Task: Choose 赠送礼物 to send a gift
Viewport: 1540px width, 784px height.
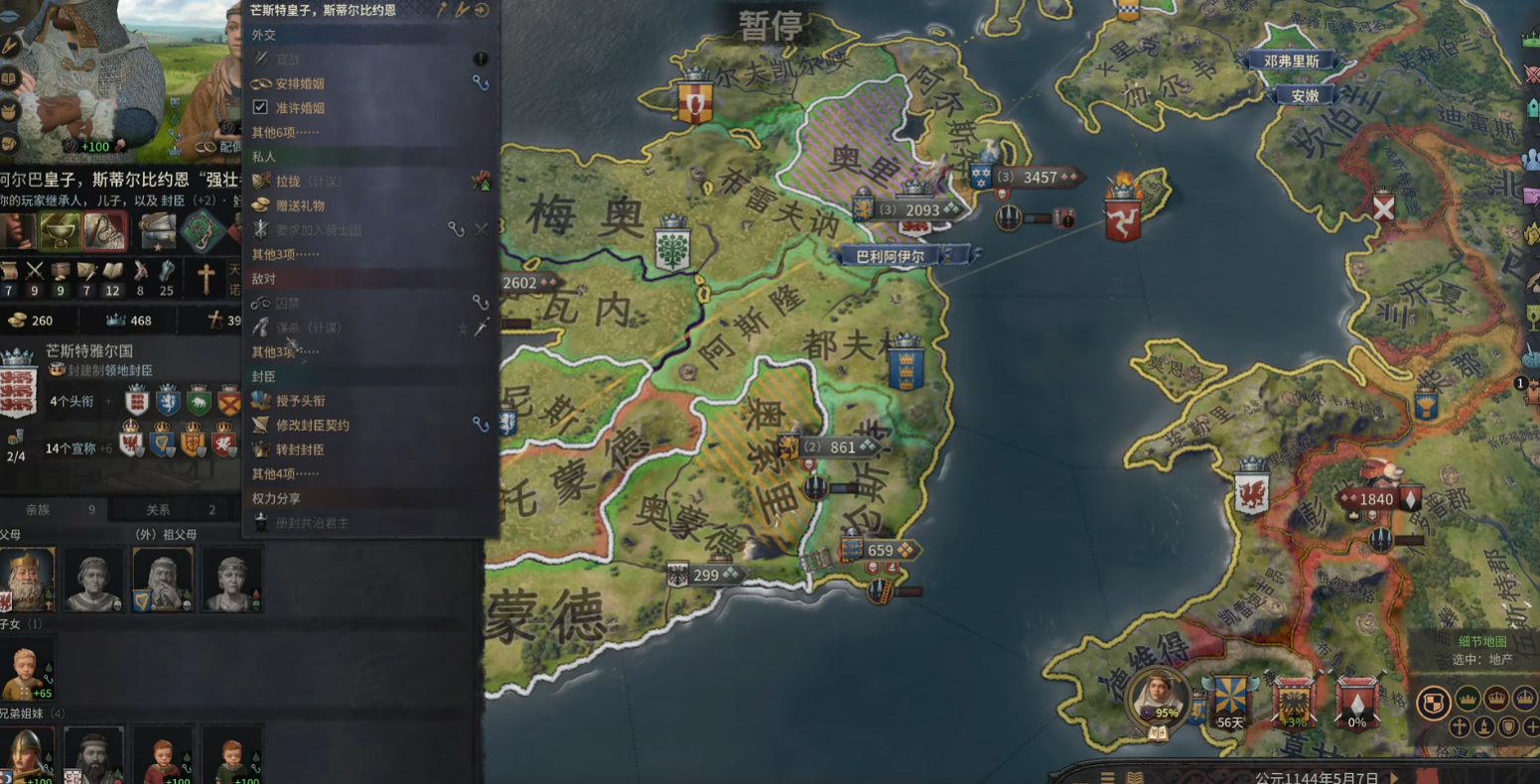Action: [300, 205]
